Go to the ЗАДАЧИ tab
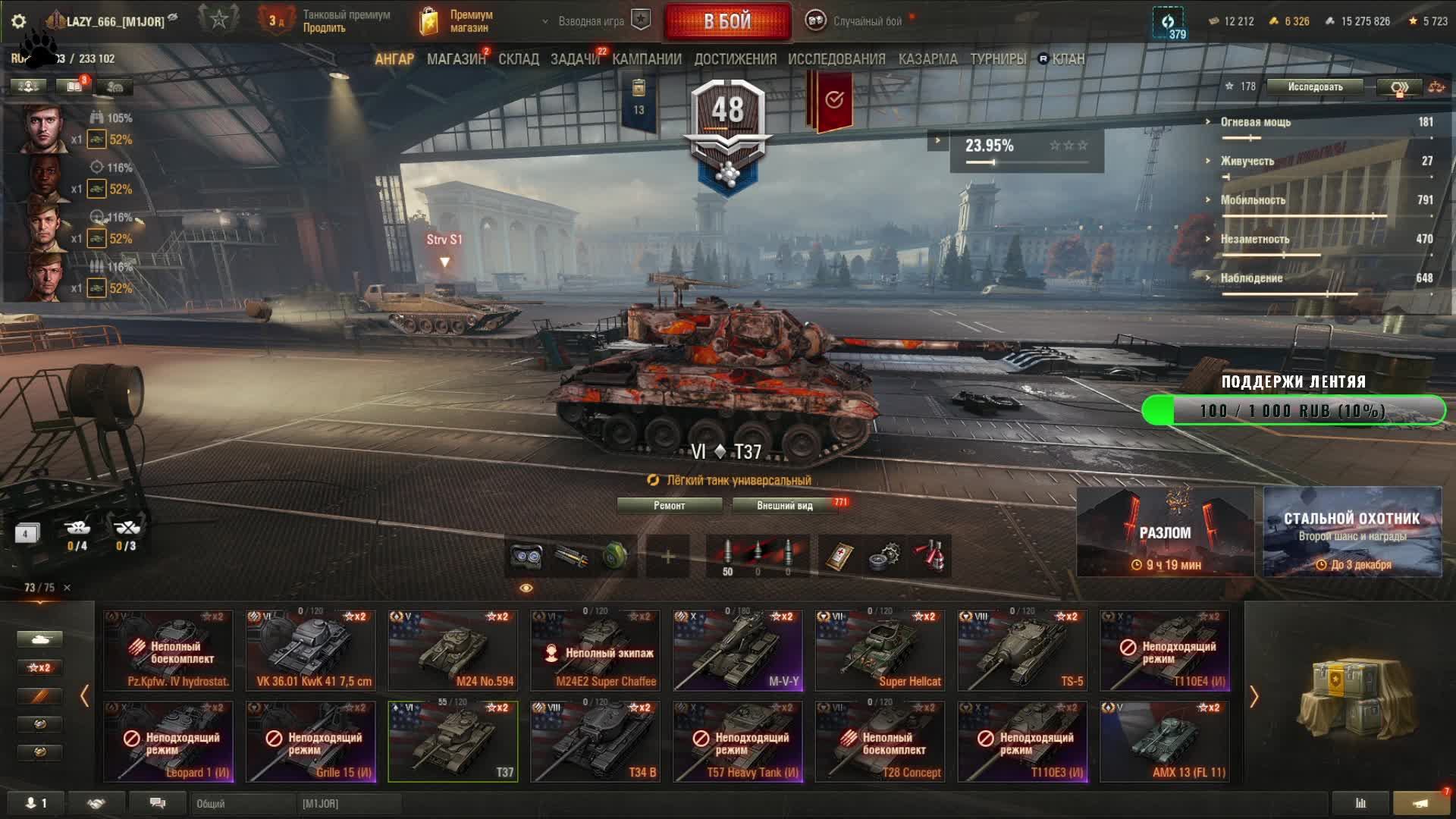 (575, 59)
